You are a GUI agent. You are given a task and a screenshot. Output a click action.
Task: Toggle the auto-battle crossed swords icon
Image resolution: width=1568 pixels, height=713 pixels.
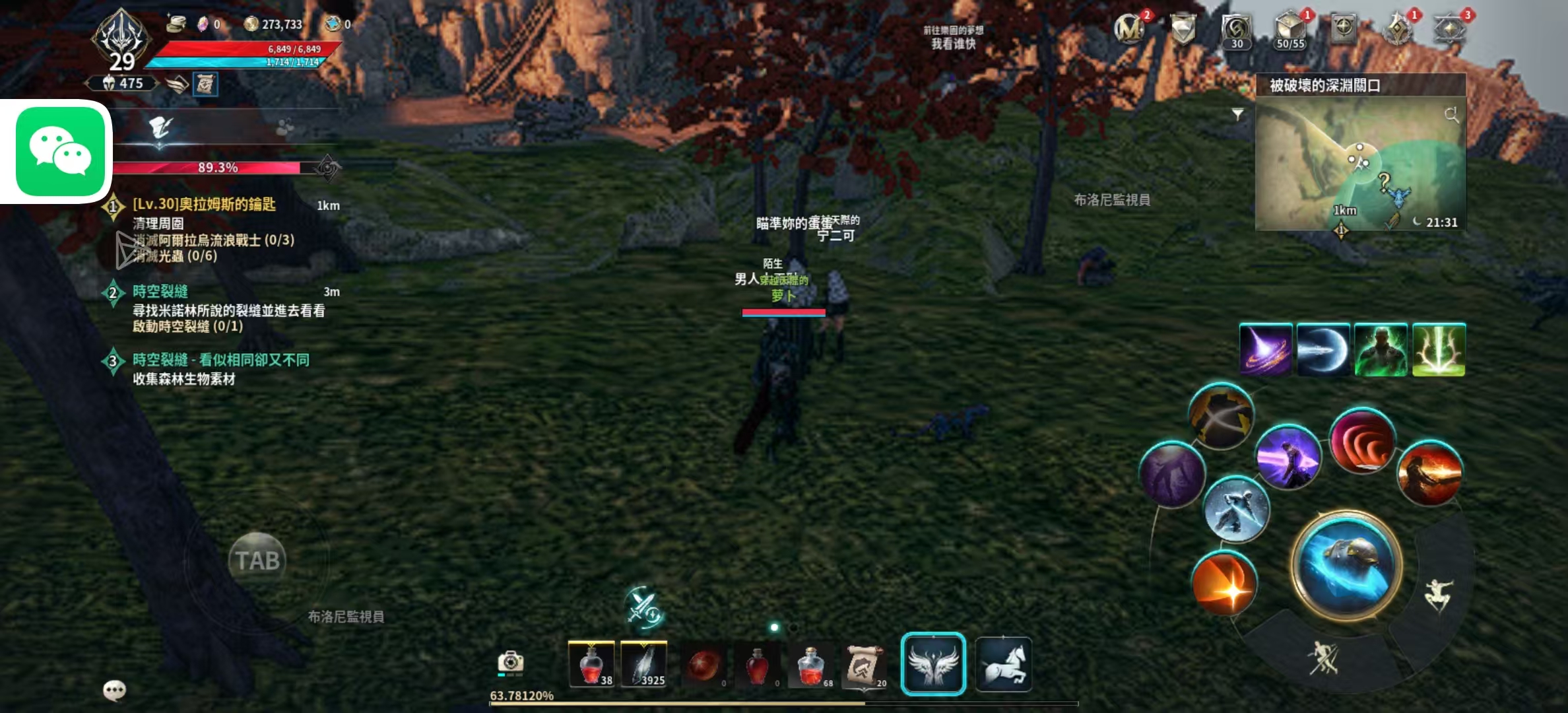pos(643,607)
